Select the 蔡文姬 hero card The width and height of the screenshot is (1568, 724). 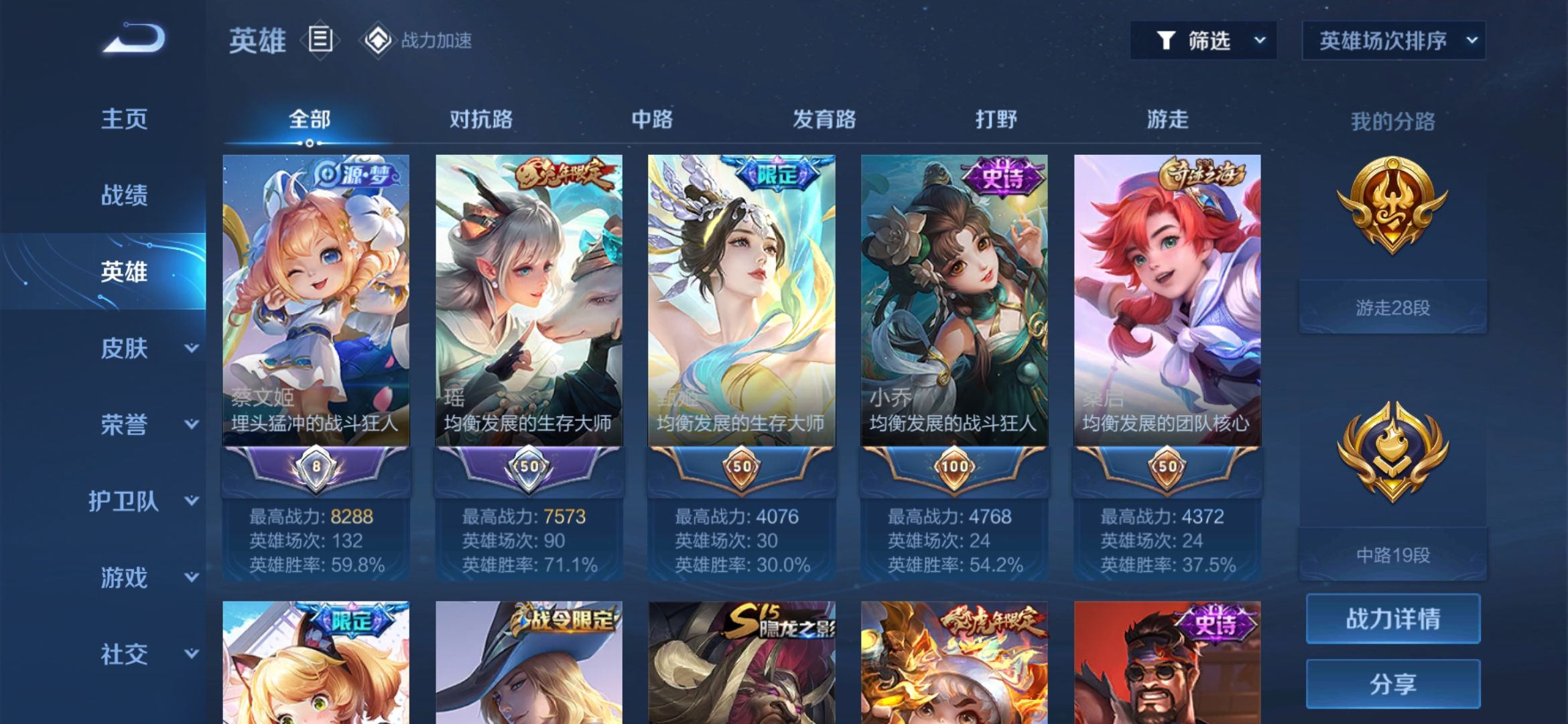click(316, 302)
